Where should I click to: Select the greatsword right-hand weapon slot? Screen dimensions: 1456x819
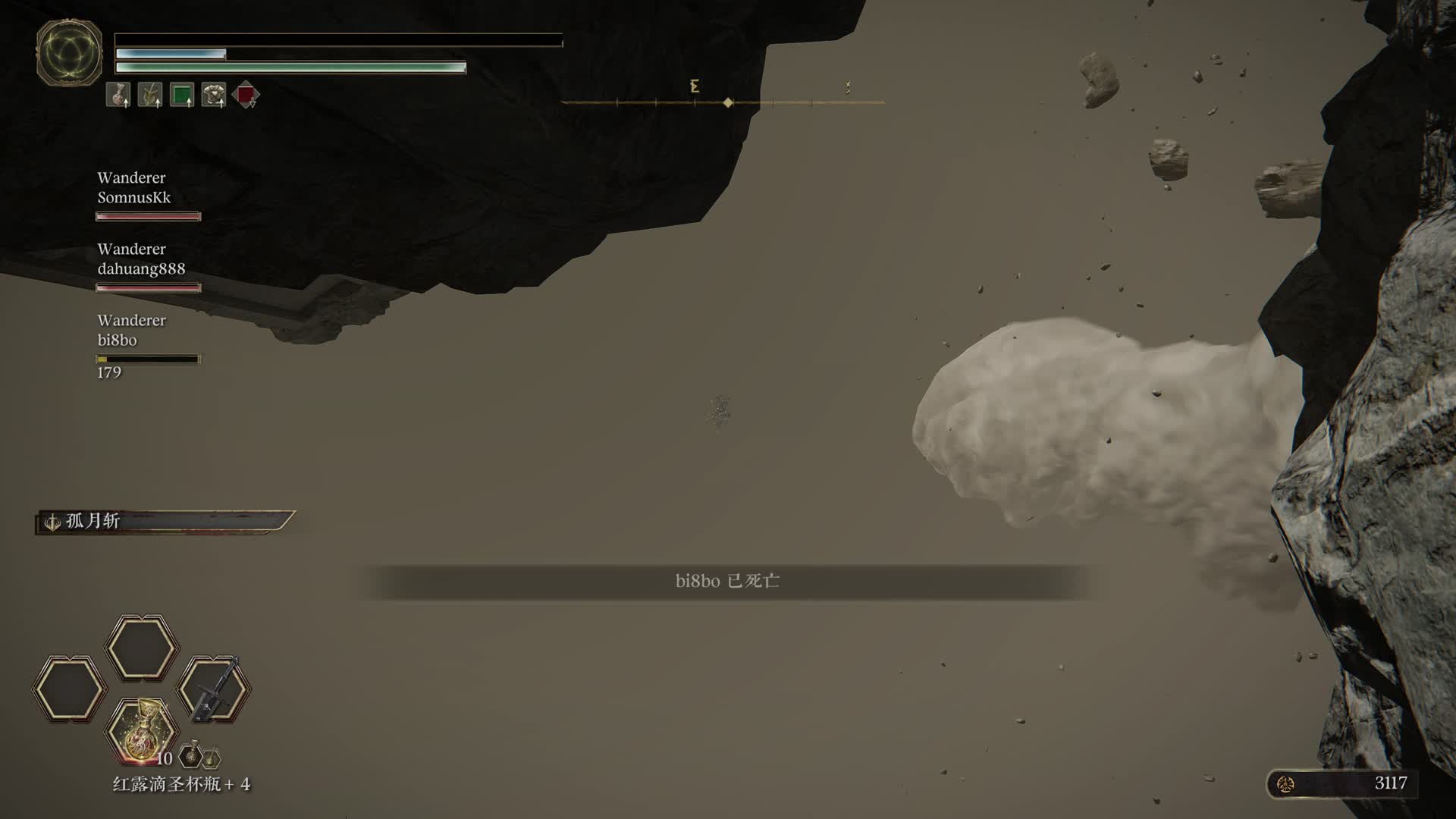[214, 689]
